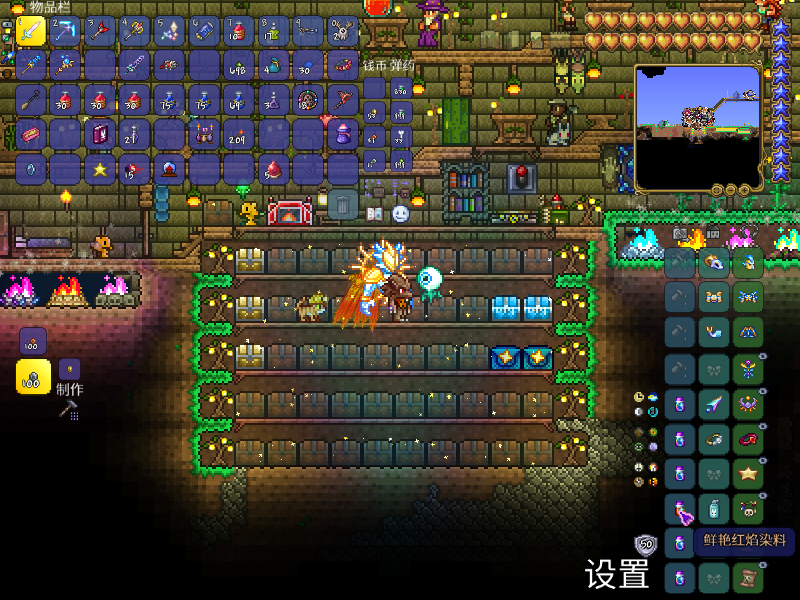800x600 pixels.
Task: Open the bestiary book icon
Action: (x=376, y=214)
